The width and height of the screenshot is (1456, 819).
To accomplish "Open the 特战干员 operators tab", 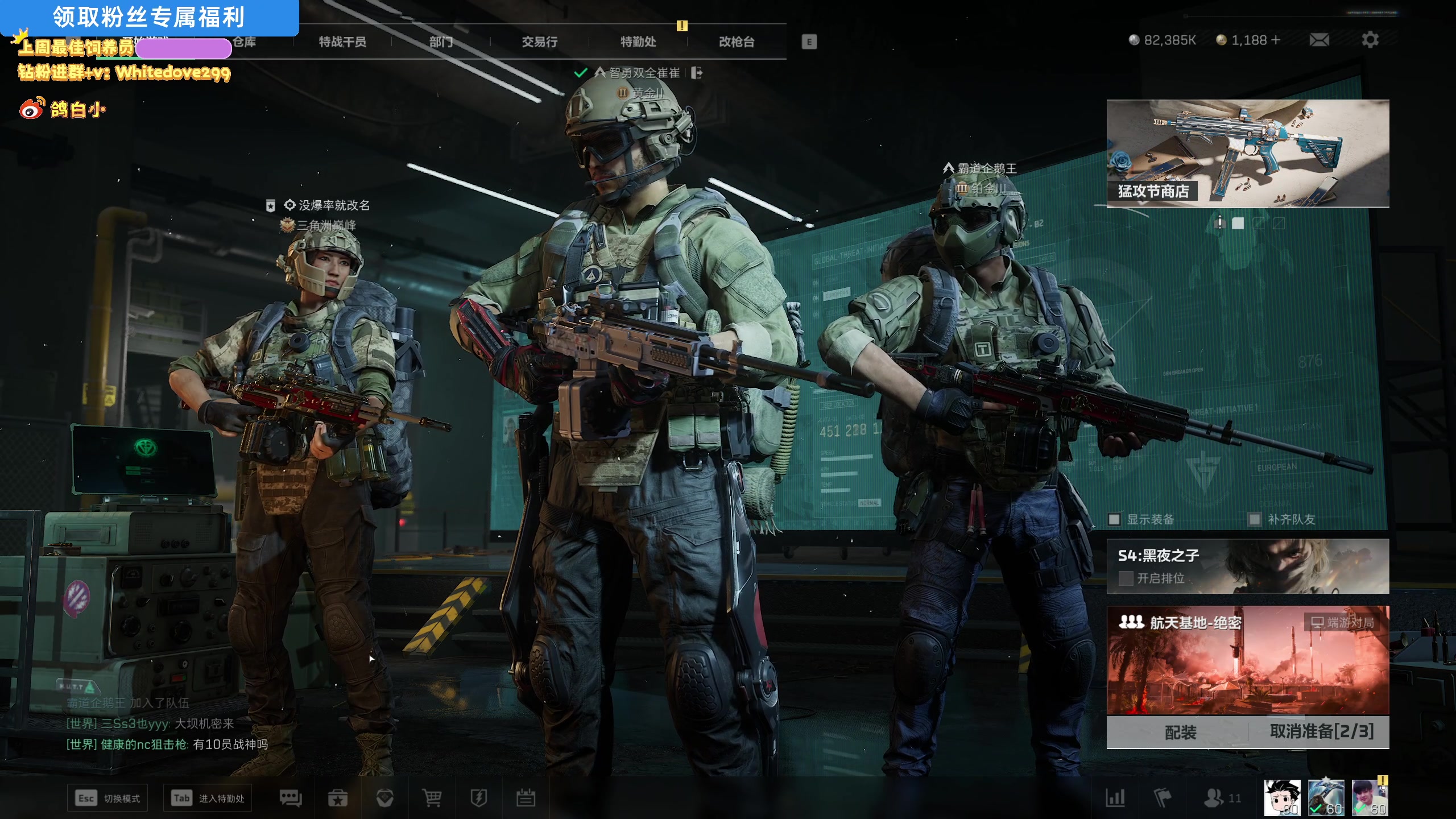I will [342, 42].
